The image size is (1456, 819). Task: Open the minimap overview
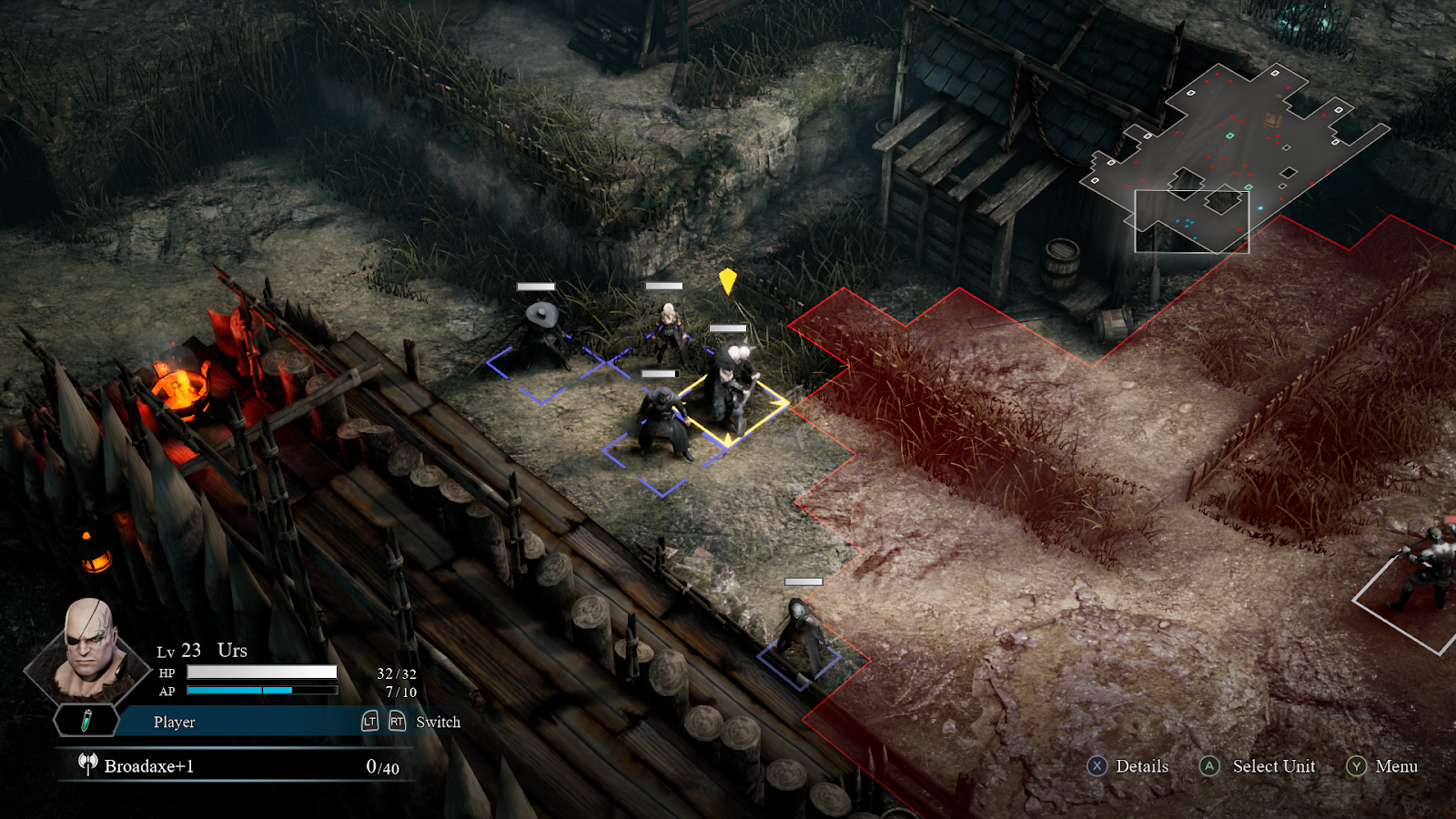click(x=1238, y=155)
